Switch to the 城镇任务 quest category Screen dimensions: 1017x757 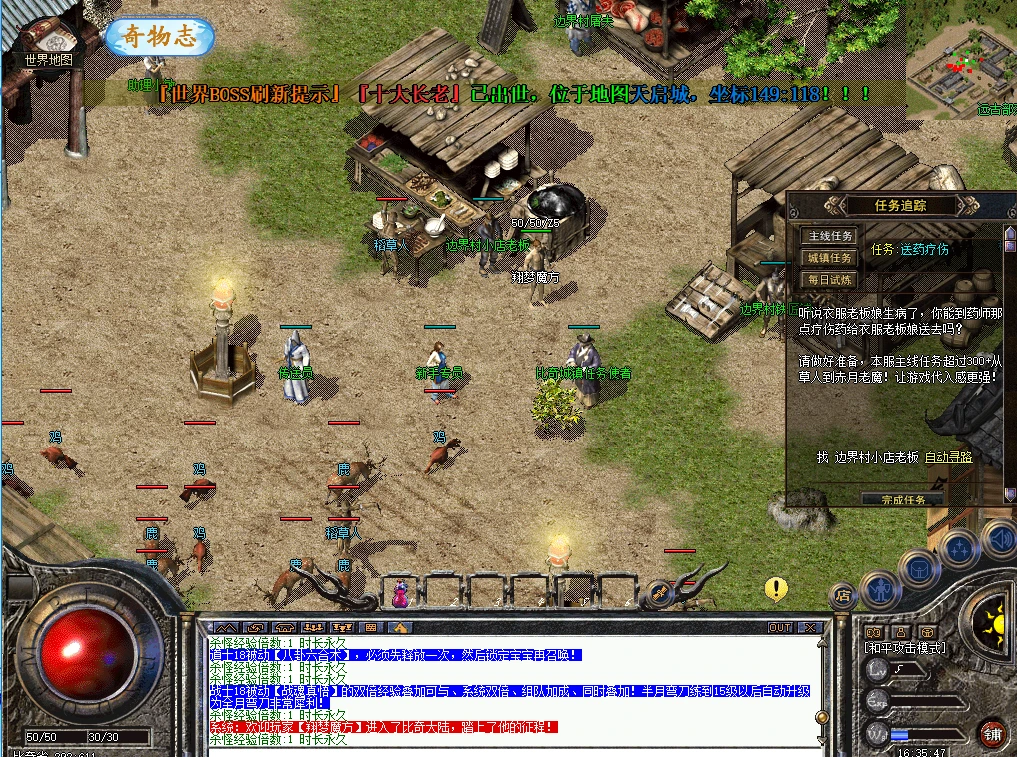click(x=830, y=258)
